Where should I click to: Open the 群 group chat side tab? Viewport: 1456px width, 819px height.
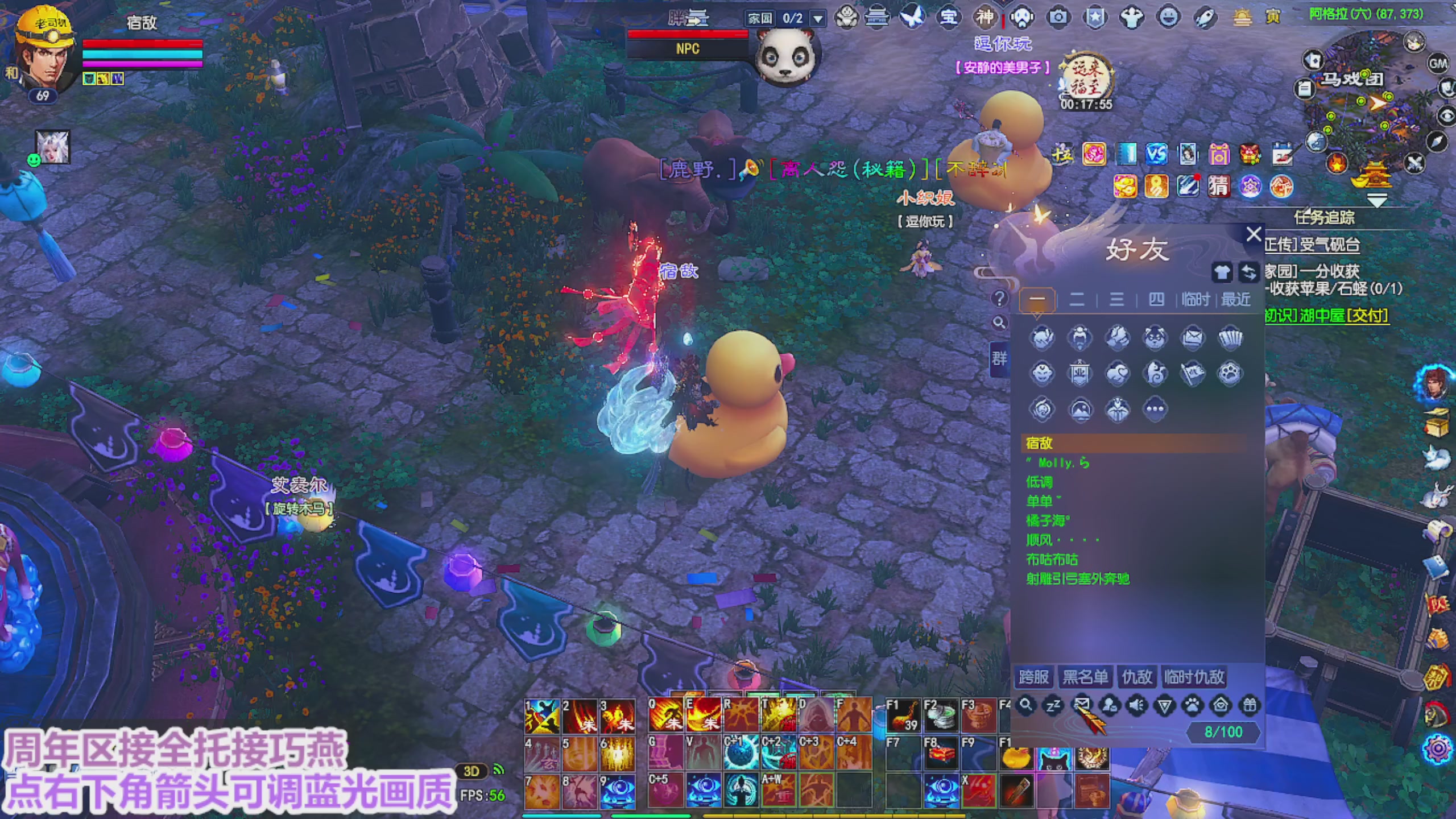tap(999, 359)
